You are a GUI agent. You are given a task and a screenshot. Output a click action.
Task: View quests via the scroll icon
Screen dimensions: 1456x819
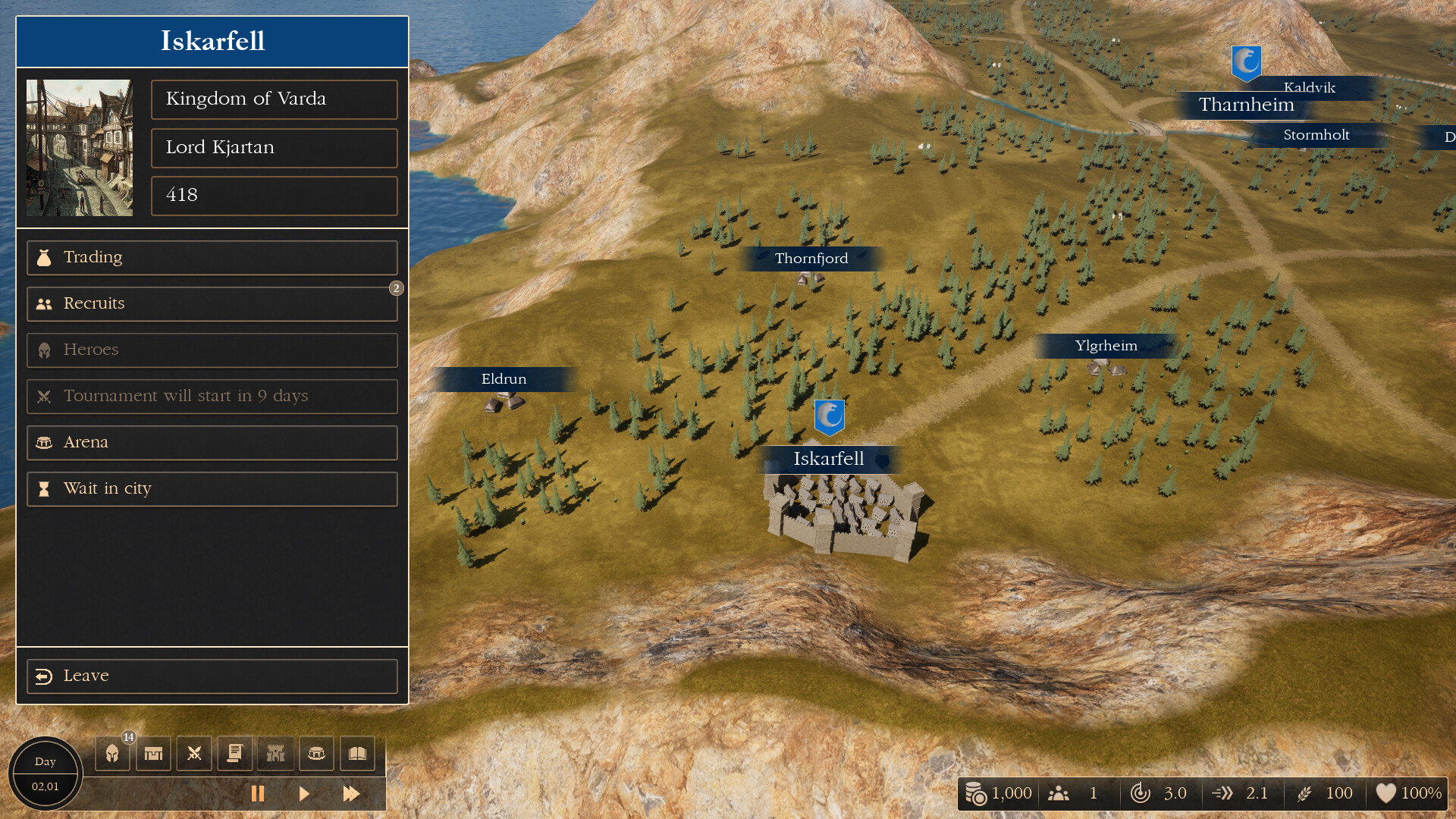tap(235, 753)
